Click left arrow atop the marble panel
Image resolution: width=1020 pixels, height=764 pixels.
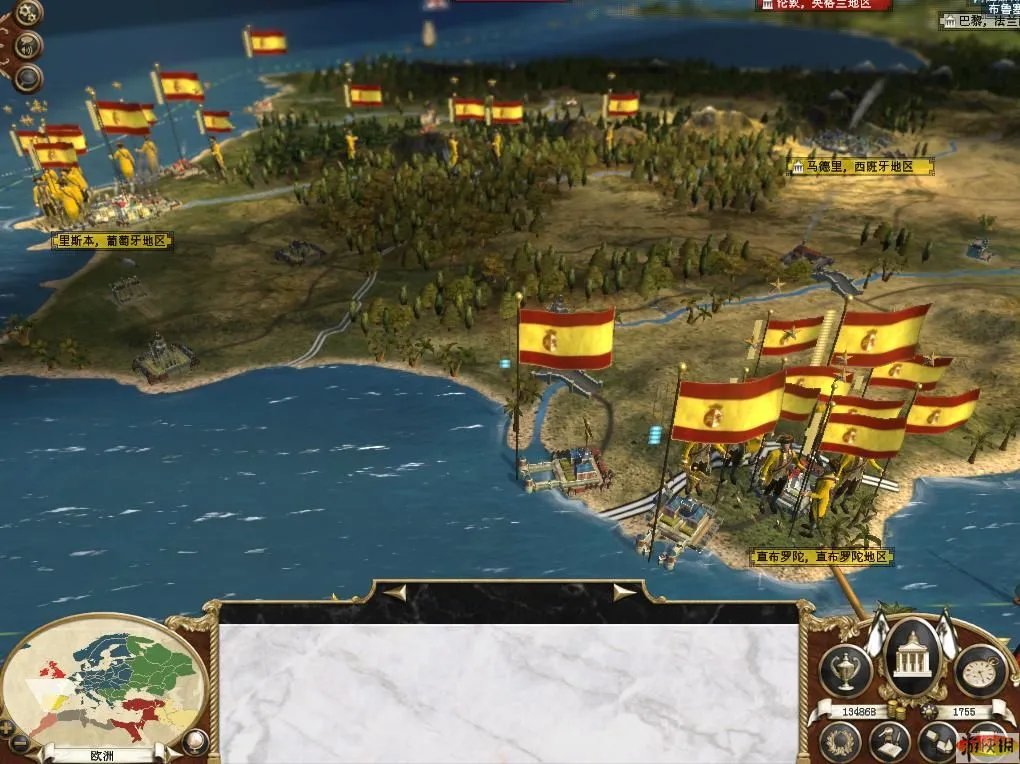pos(395,593)
